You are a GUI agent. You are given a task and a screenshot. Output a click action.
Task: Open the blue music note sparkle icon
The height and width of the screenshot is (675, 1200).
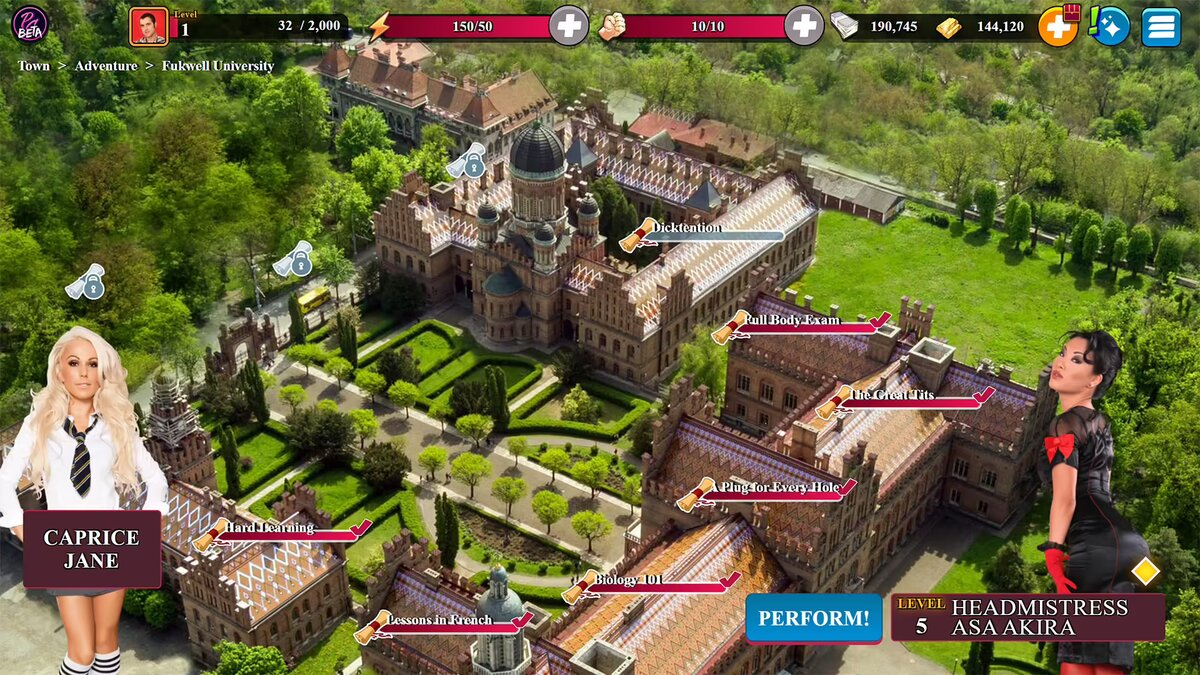1109,26
